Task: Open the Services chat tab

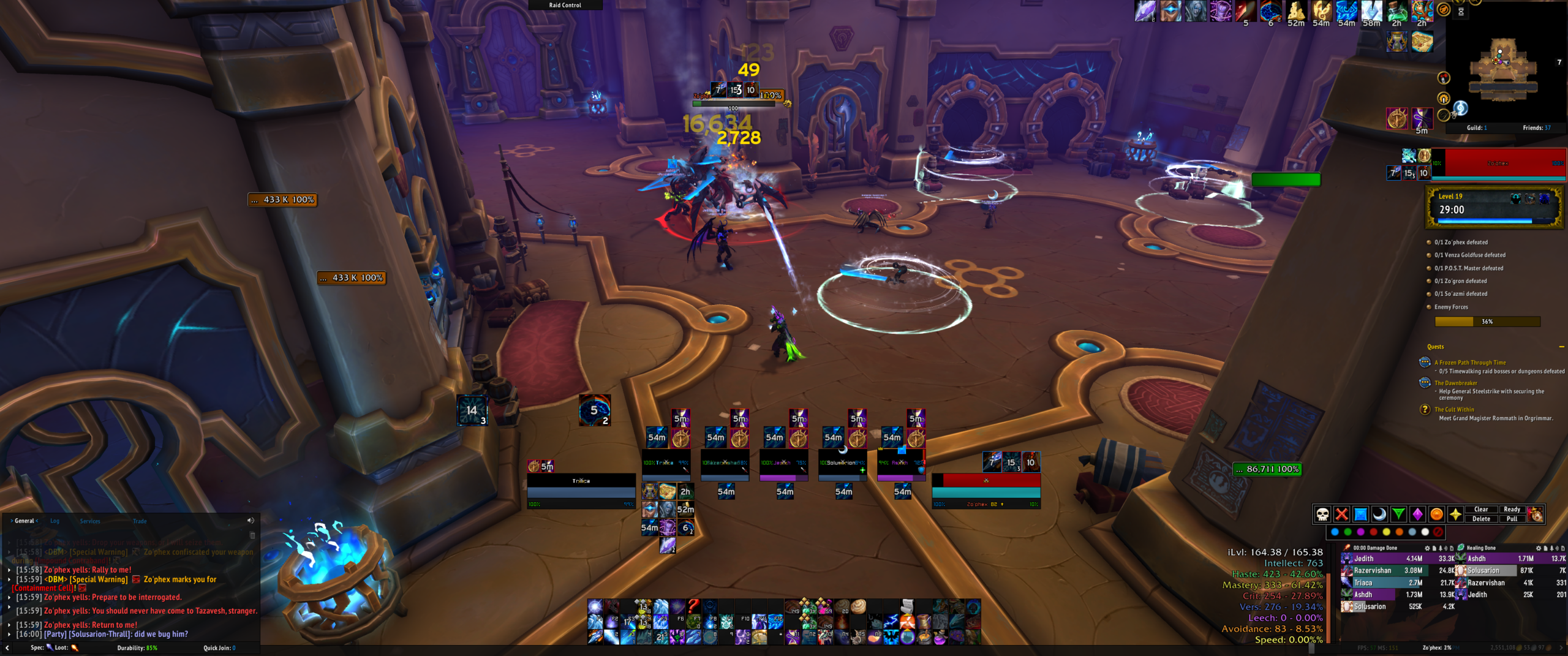Action: pos(90,521)
